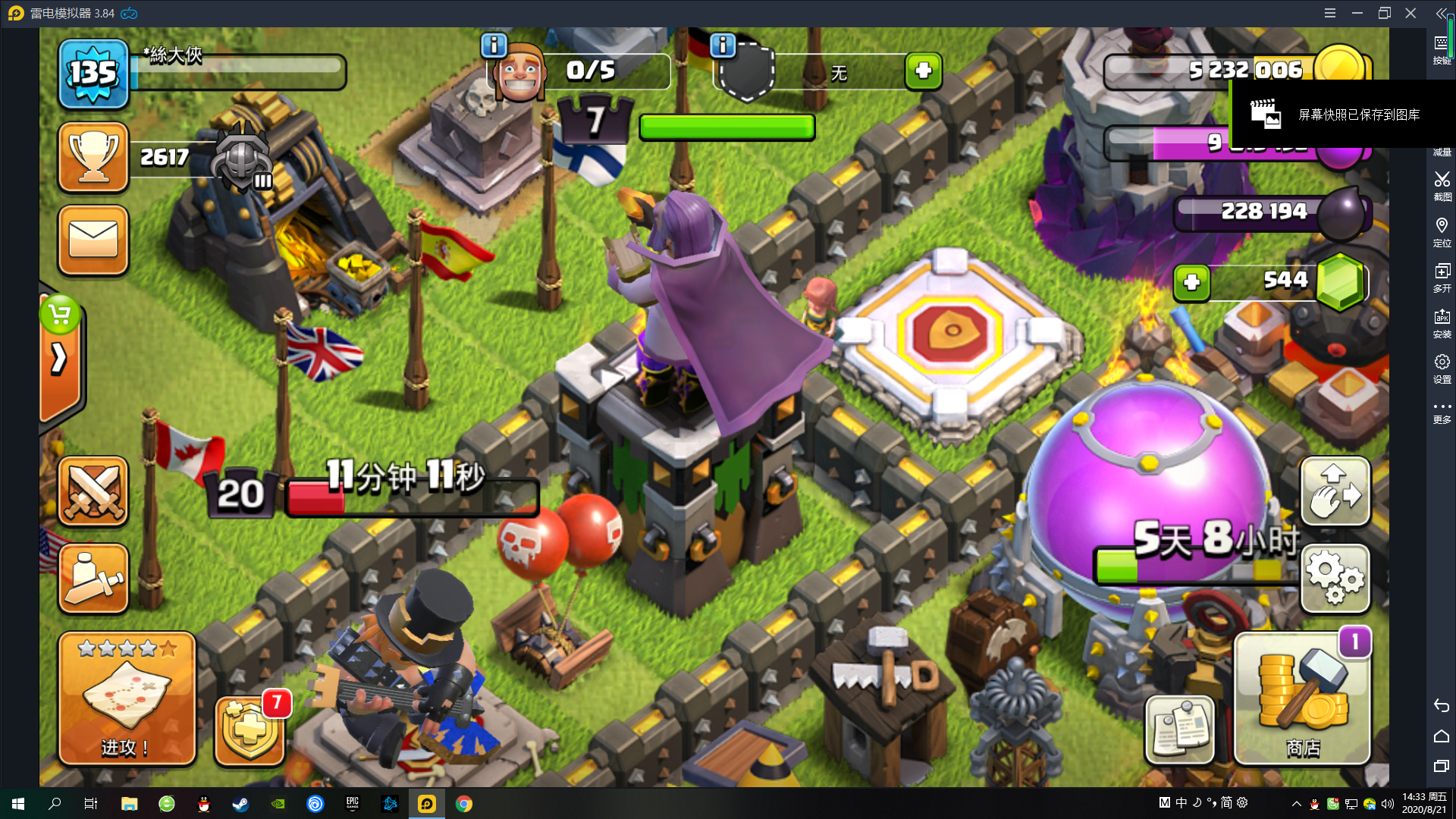Open the attack crossed-swords icon
Viewport: 1456px width, 819px height.
[x=93, y=492]
